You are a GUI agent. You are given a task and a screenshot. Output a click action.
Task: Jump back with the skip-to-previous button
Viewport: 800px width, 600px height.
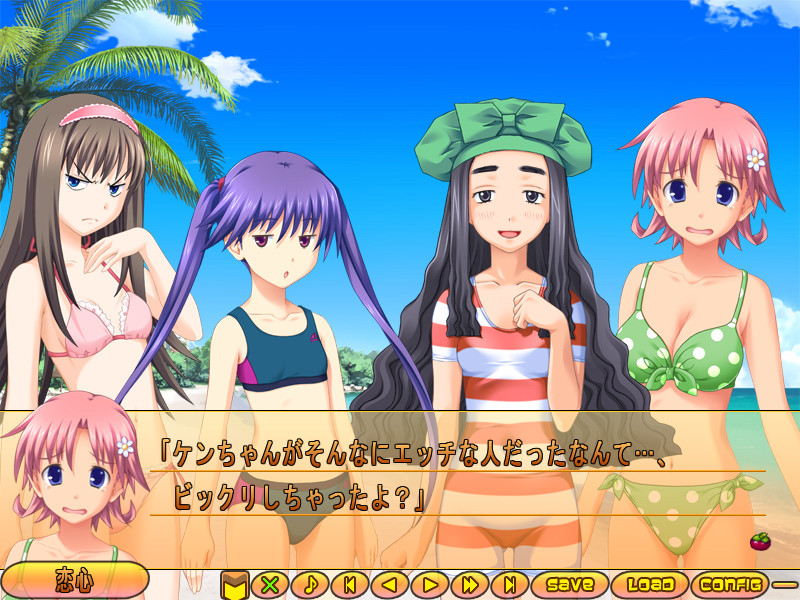[x=350, y=583]
